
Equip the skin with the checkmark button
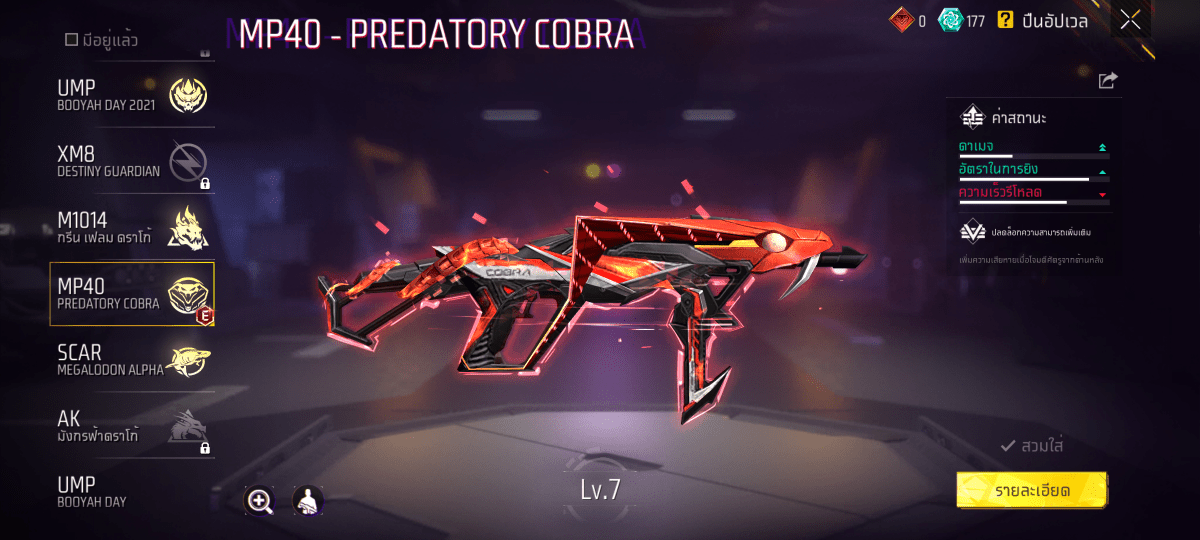(x=1032, y=446)
